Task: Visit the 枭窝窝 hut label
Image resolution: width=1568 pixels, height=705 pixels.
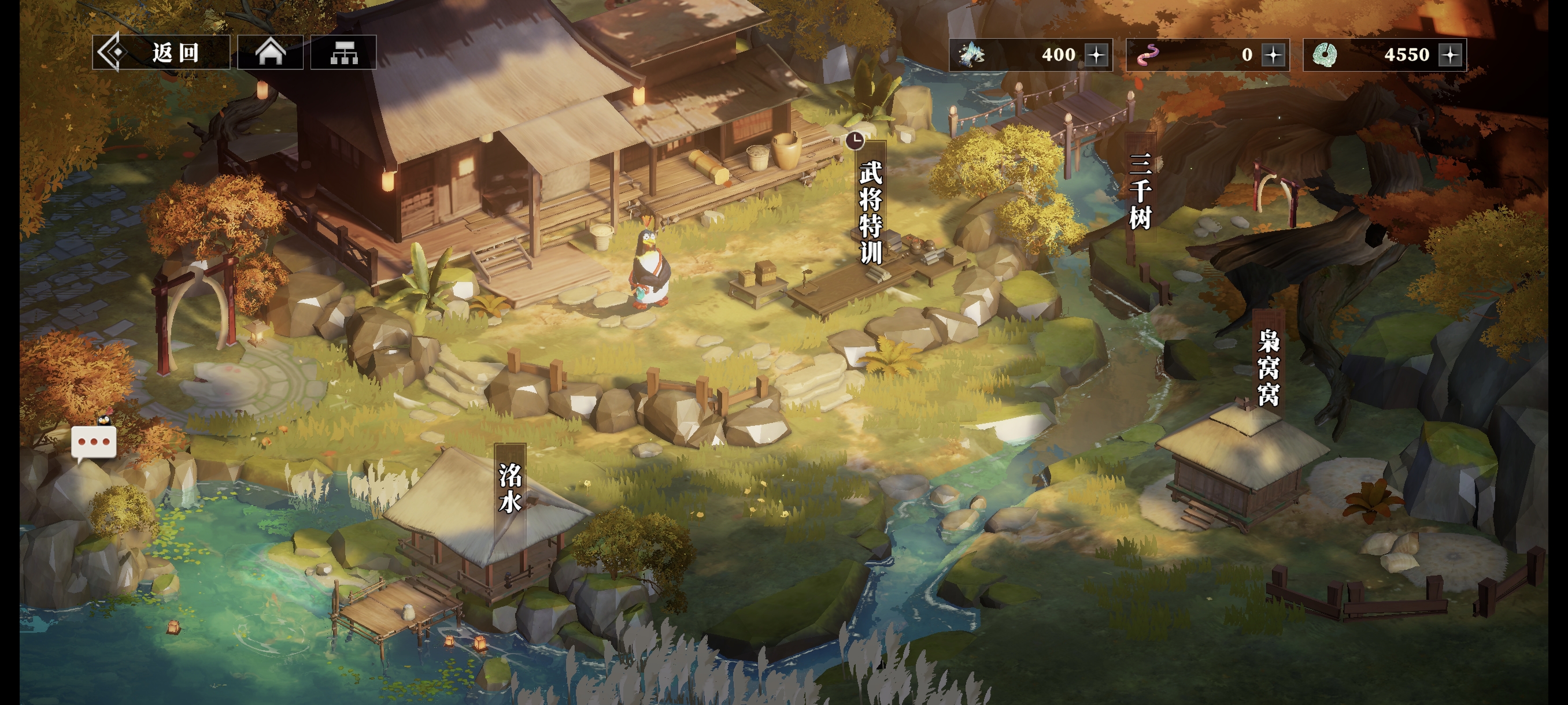Action: coord(1269,368)
